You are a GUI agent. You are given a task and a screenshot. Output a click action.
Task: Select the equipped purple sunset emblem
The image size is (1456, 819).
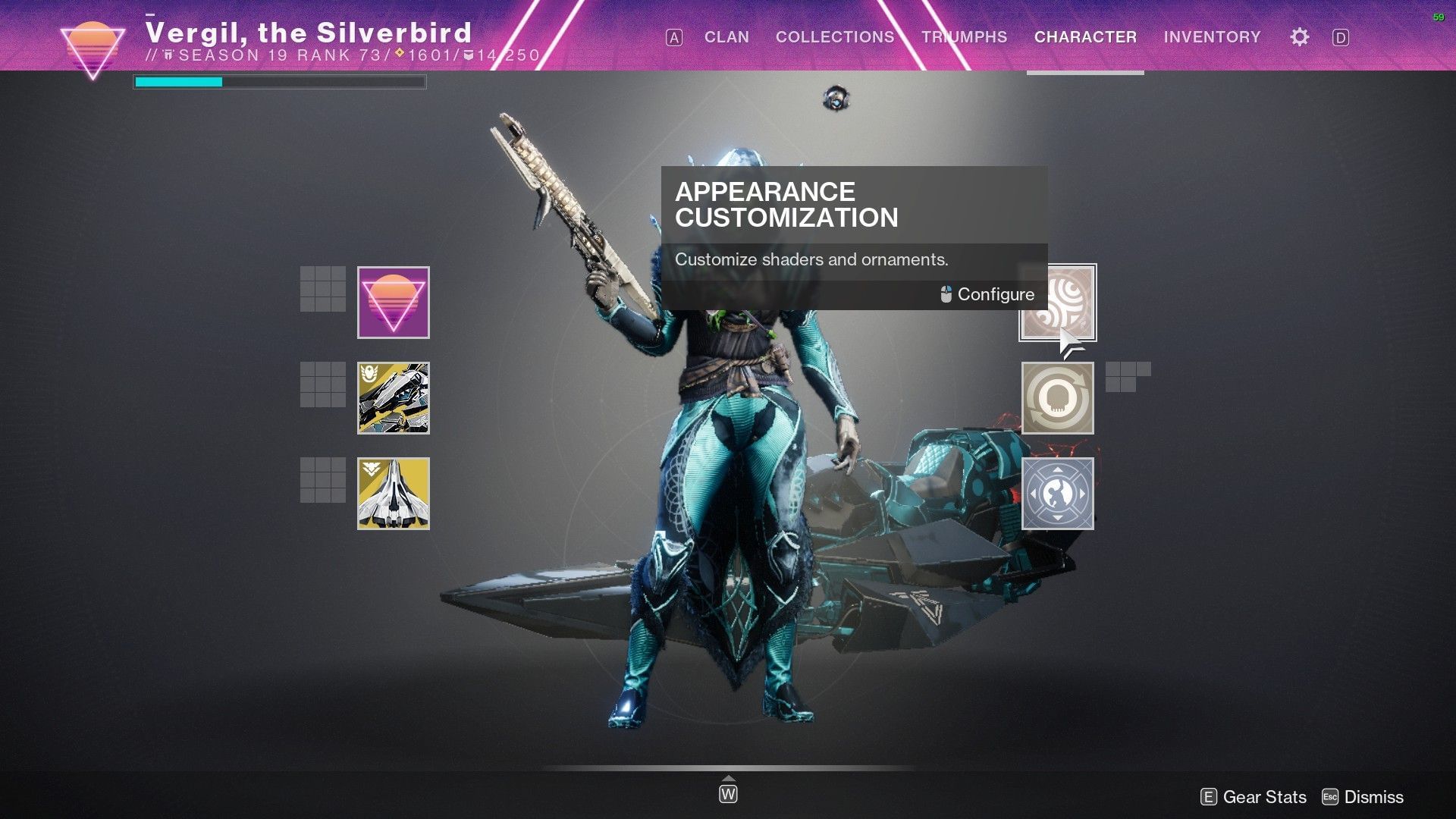(x=394, y=303)
